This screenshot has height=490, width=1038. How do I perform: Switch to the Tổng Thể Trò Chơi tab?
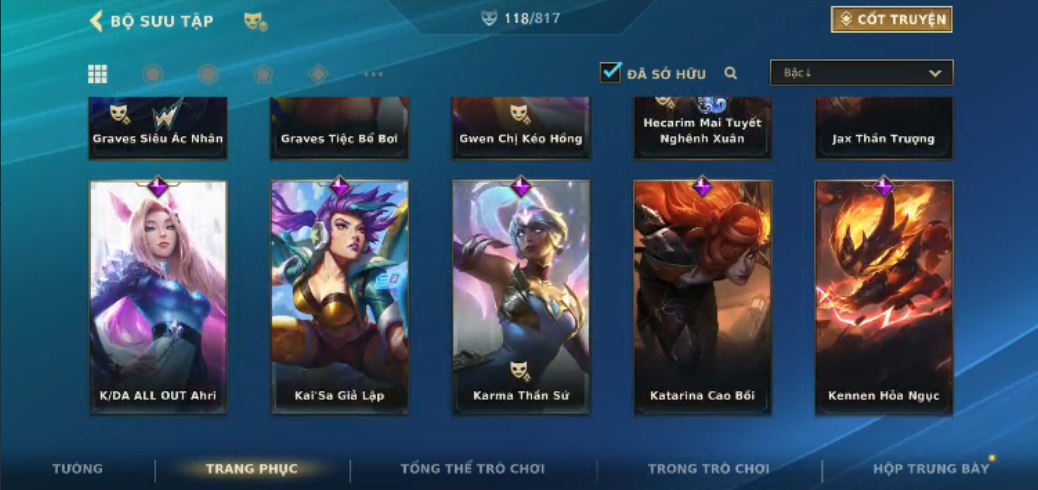pos(472,469)
